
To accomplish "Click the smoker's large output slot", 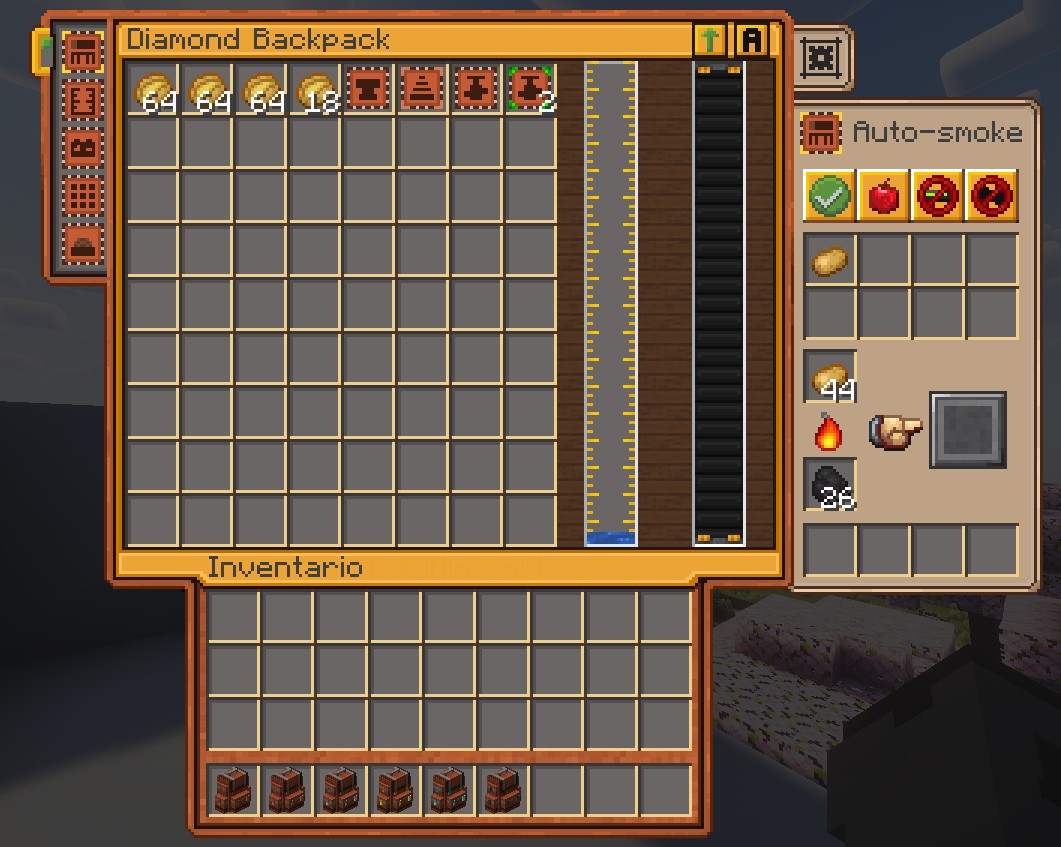I will coord(968,431).
